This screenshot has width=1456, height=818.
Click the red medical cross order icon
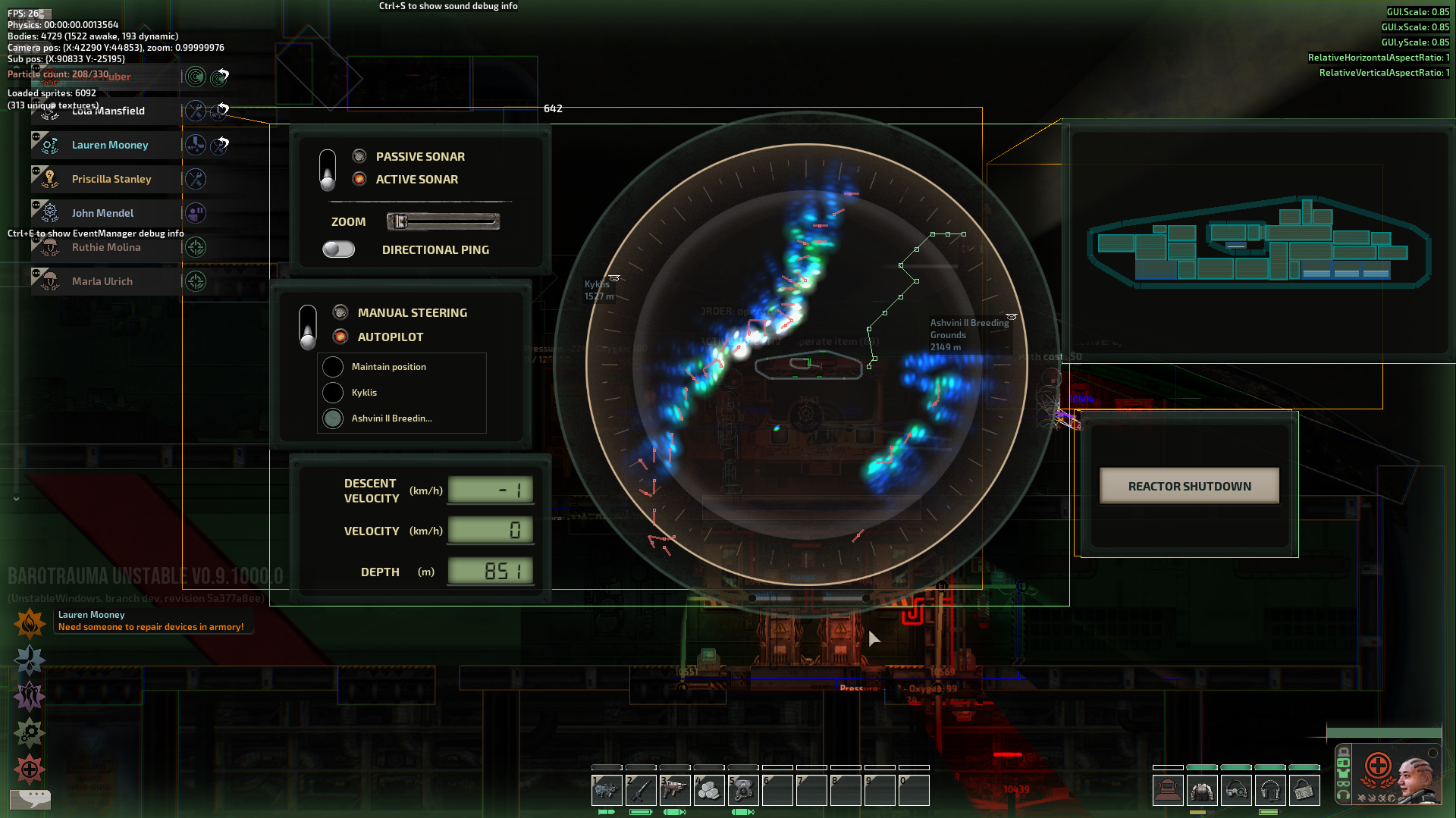pyautogui.click(x=30, y=769)
